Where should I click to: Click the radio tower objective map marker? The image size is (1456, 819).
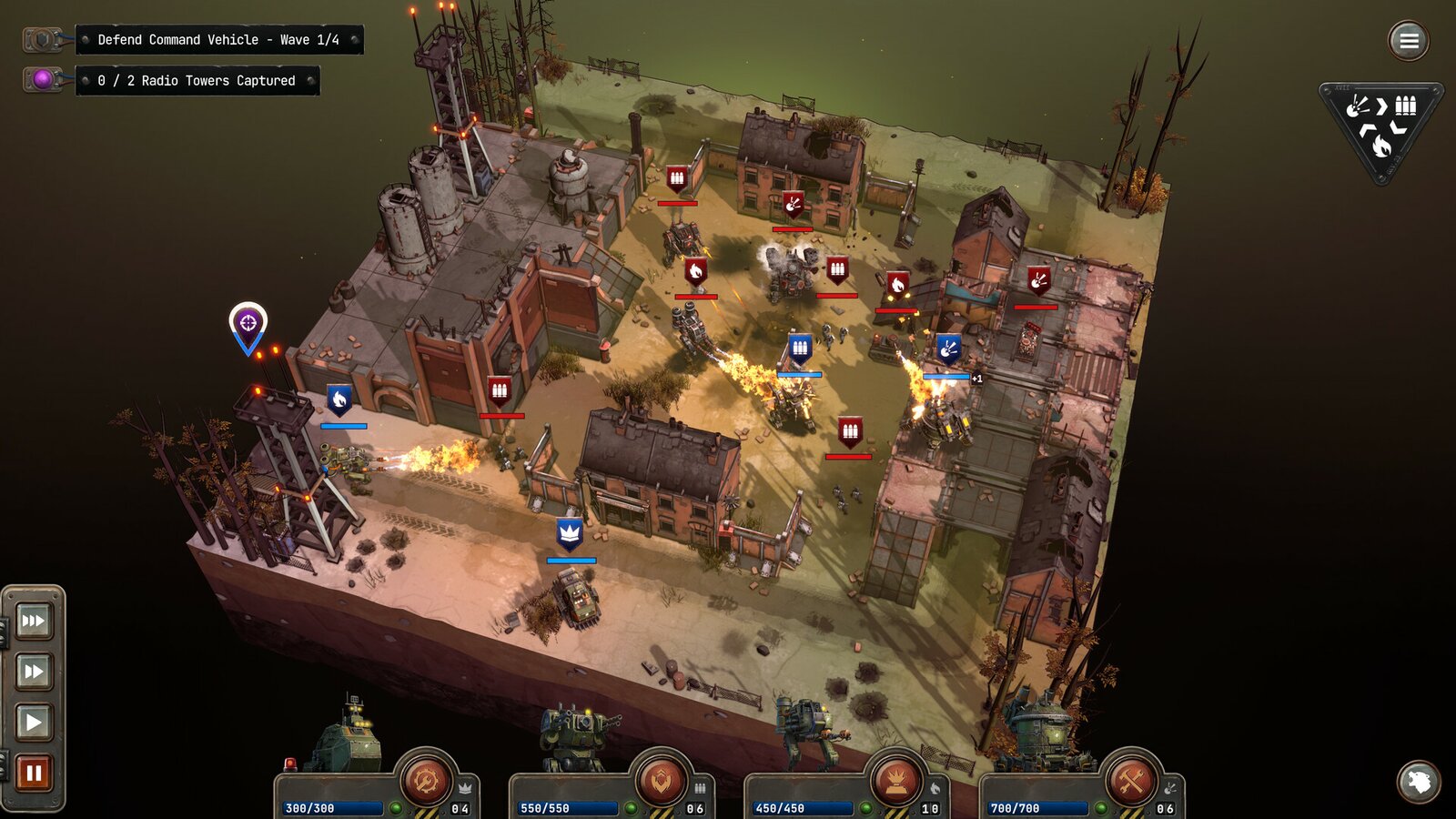[x=248, y=325]
